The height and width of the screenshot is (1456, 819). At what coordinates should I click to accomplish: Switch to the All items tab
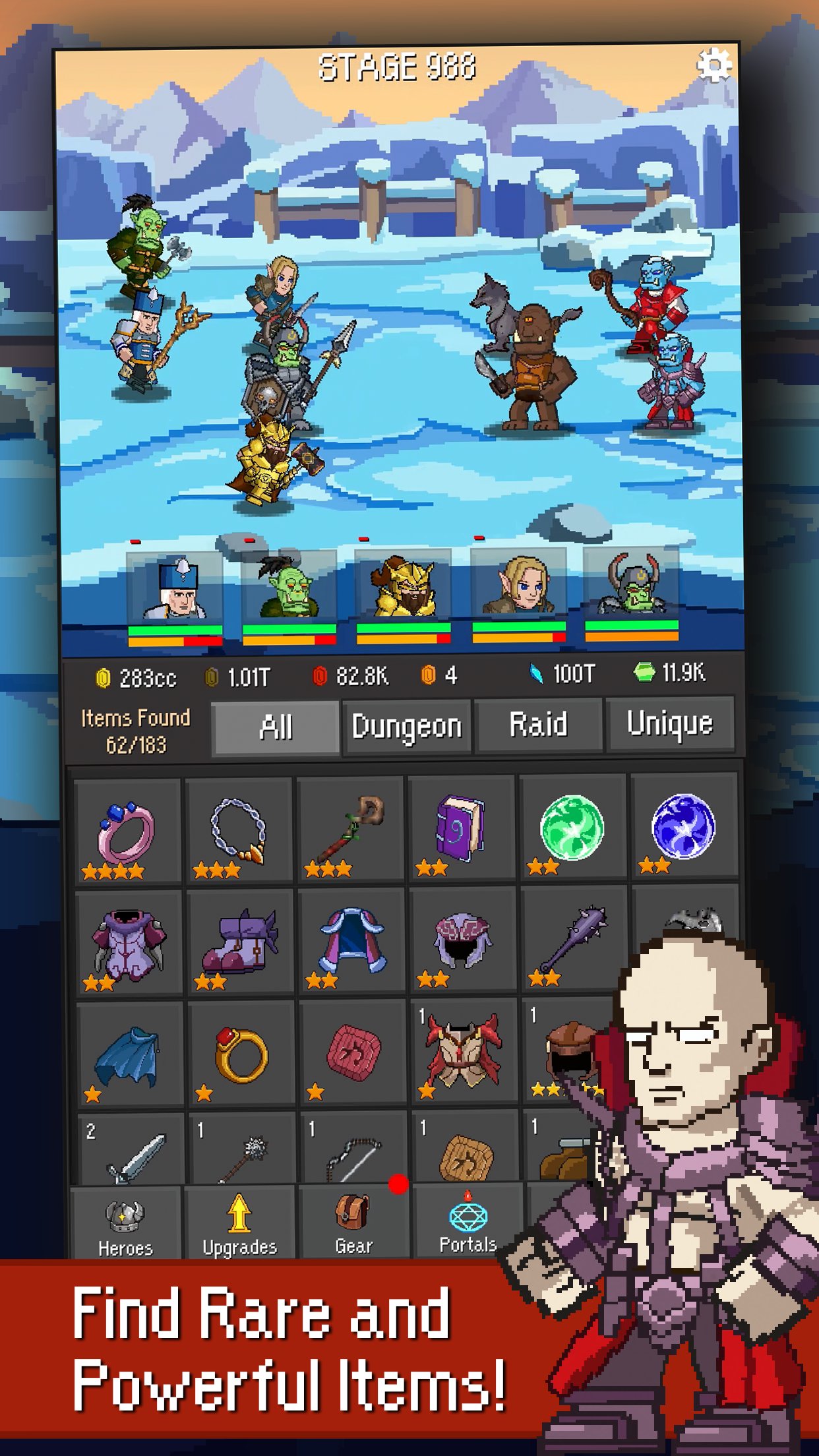[x=276, y=727]
